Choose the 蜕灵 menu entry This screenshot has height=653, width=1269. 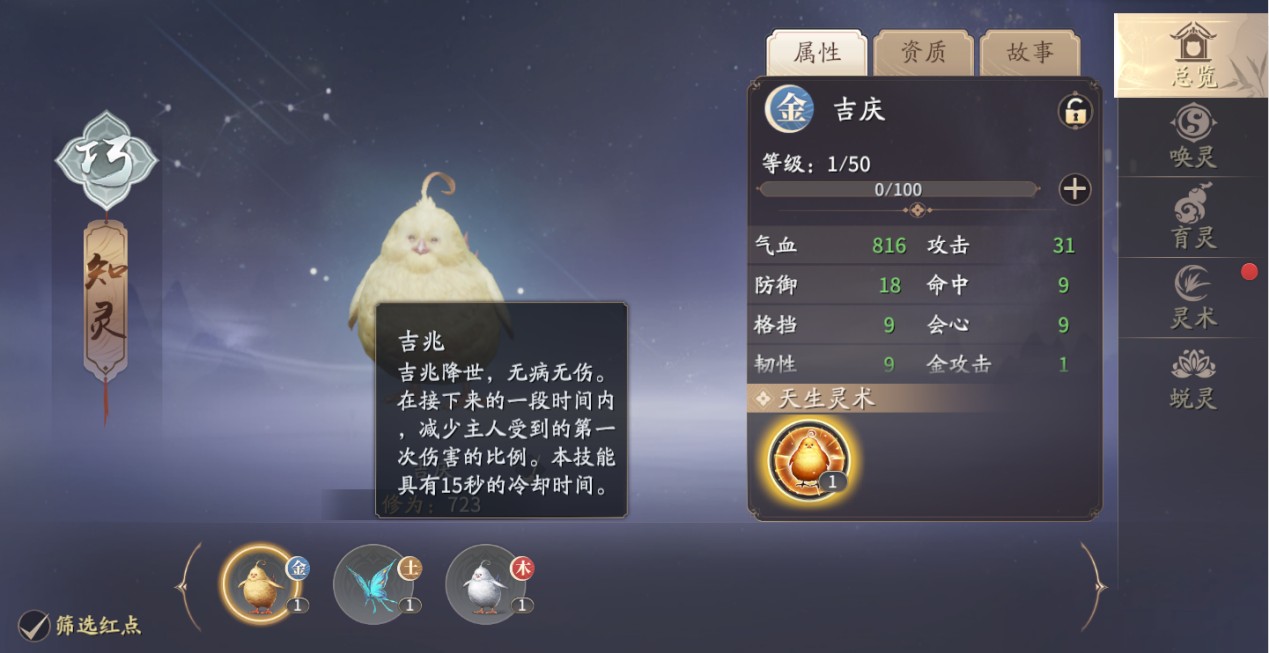1192,379
